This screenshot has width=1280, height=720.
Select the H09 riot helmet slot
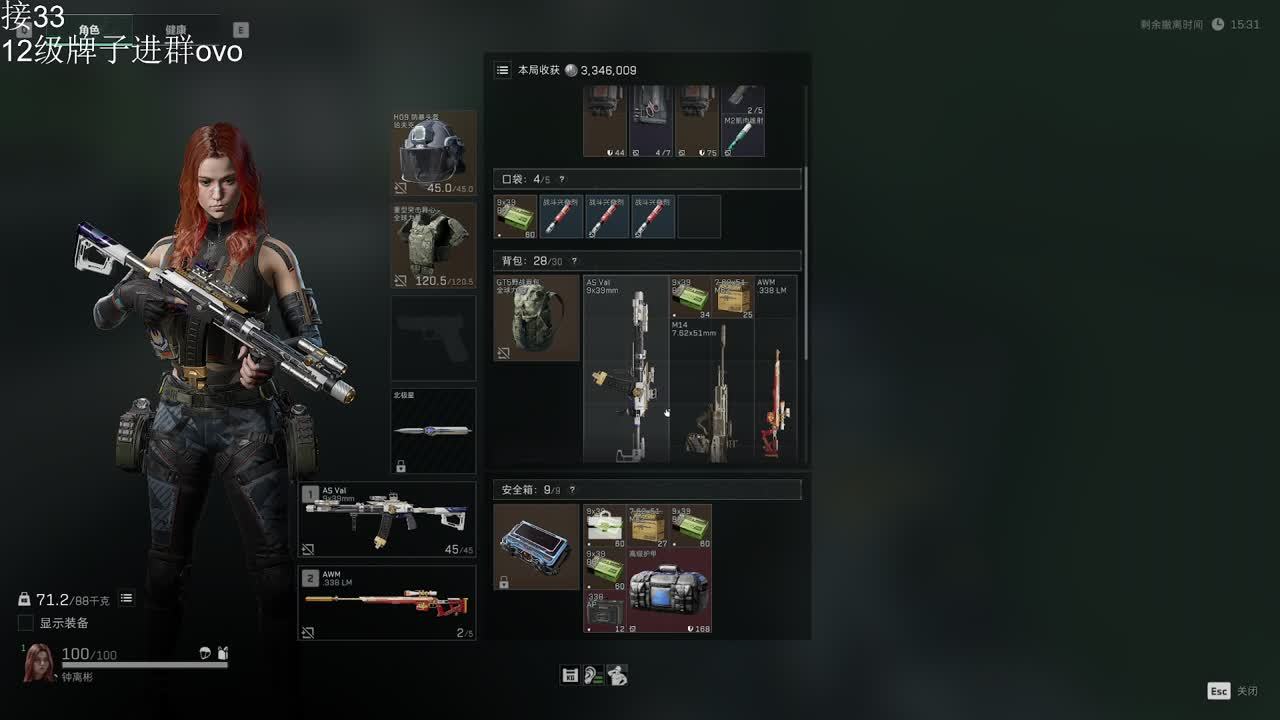click(x=433, y=153)
